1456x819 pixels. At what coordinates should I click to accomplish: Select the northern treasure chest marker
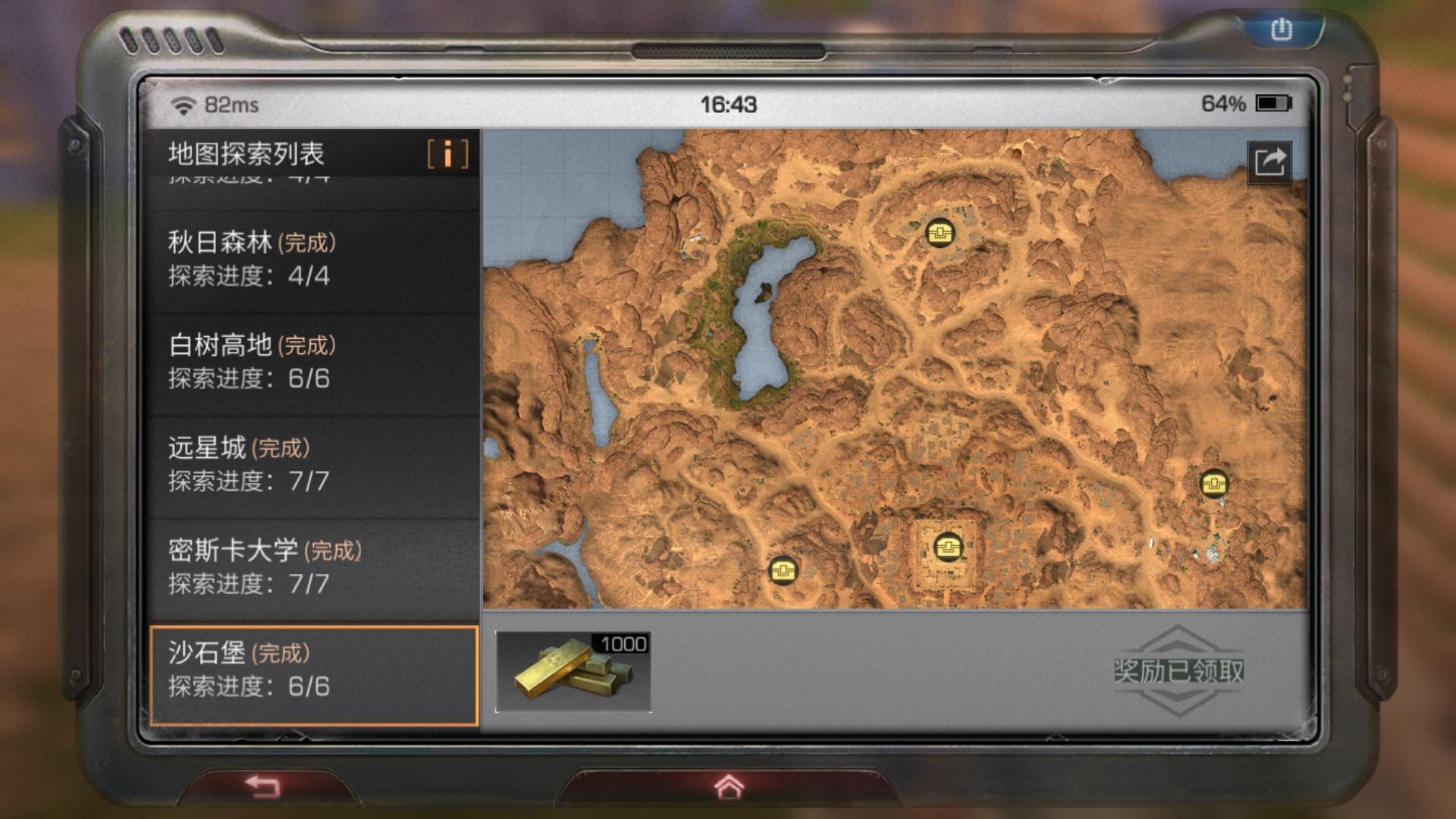(x=940, y=232)
